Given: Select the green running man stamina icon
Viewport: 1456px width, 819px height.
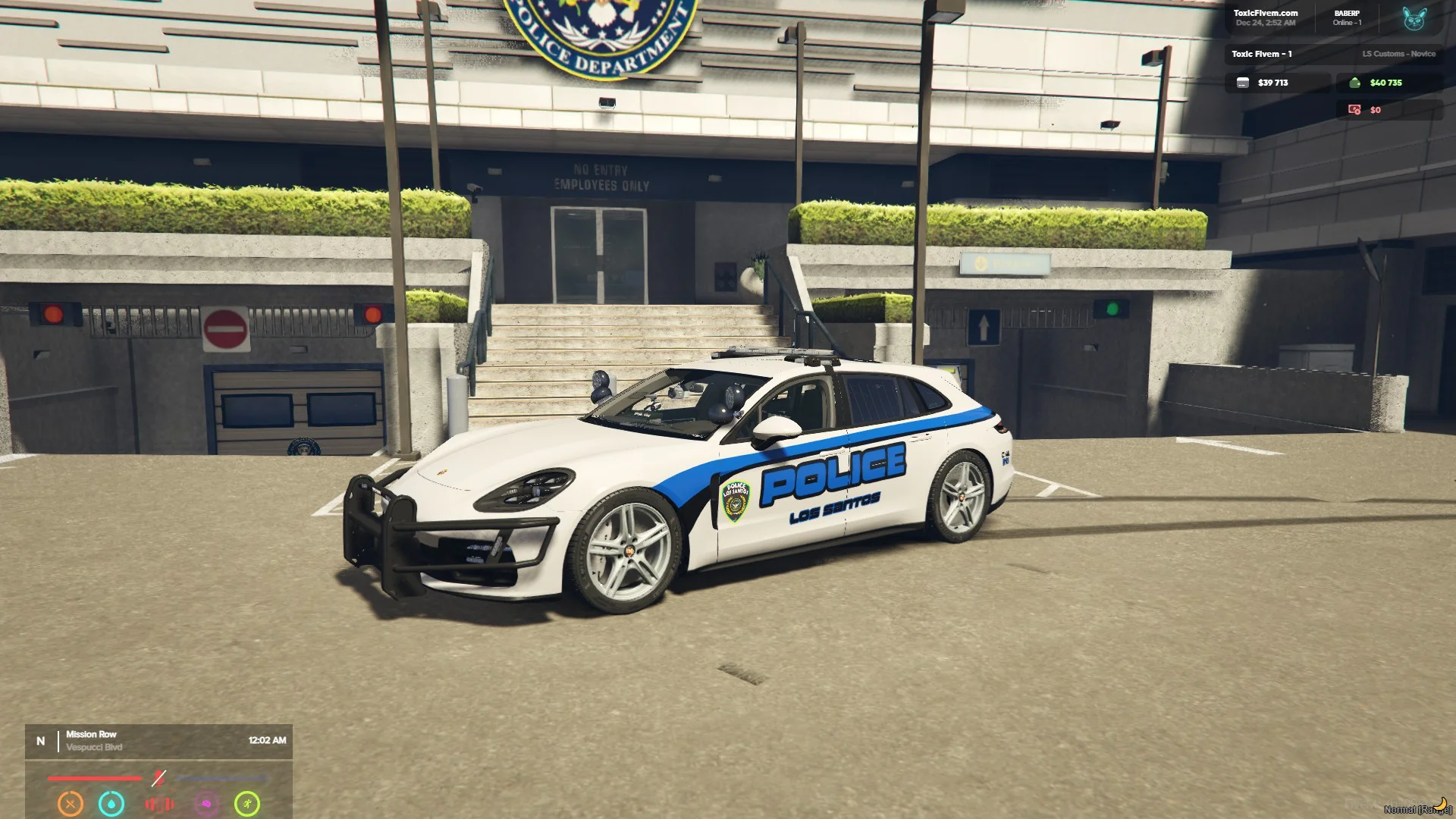Looking at the screenshot, I should click(x=247, y=804).
